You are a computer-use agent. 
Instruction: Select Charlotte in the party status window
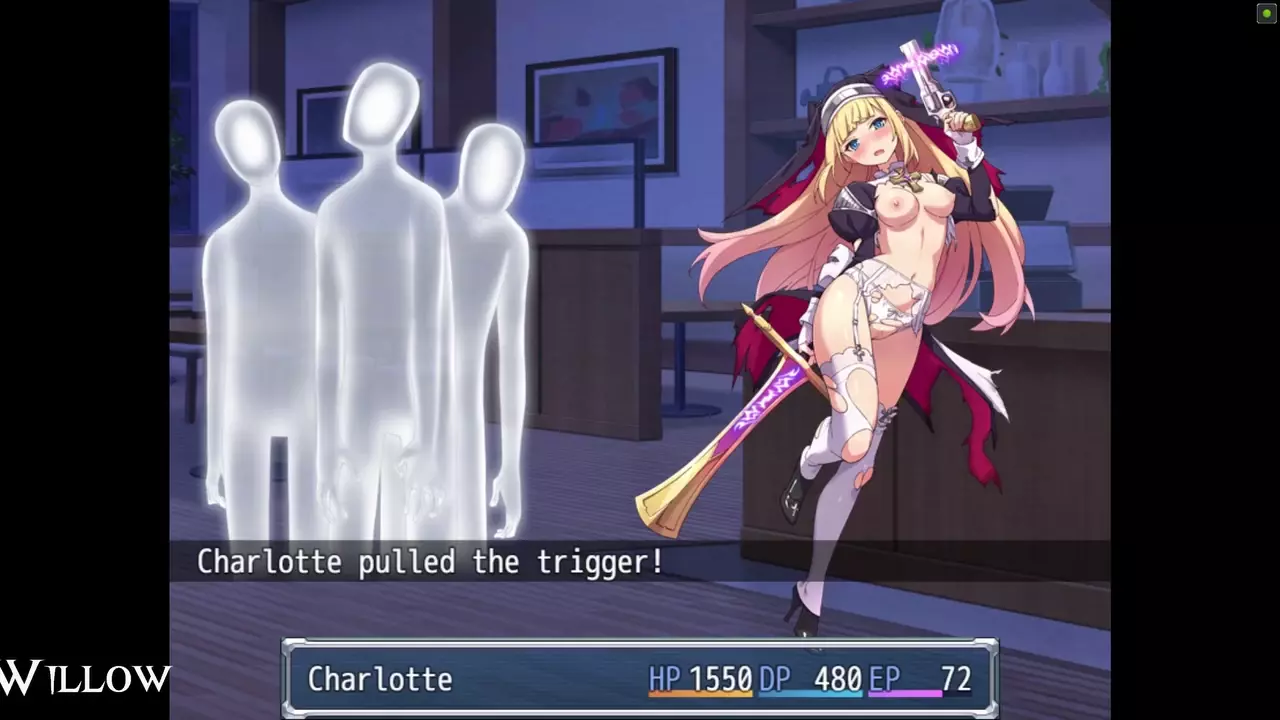380,680
